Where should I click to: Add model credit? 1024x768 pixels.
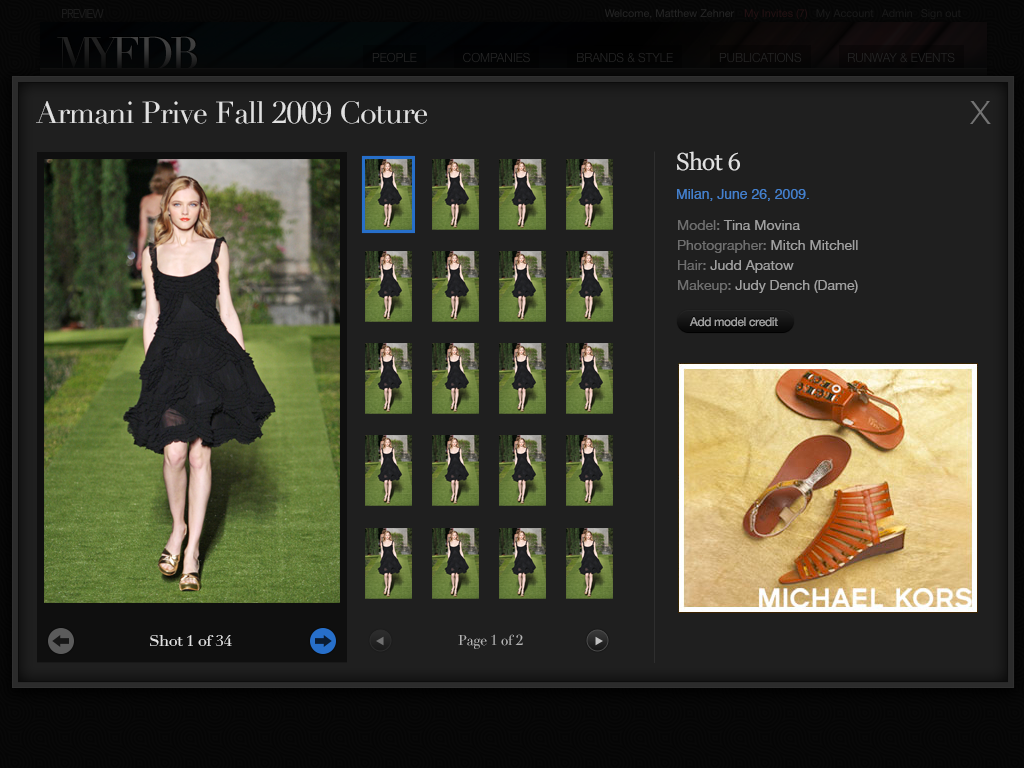(x=734, y=322)
